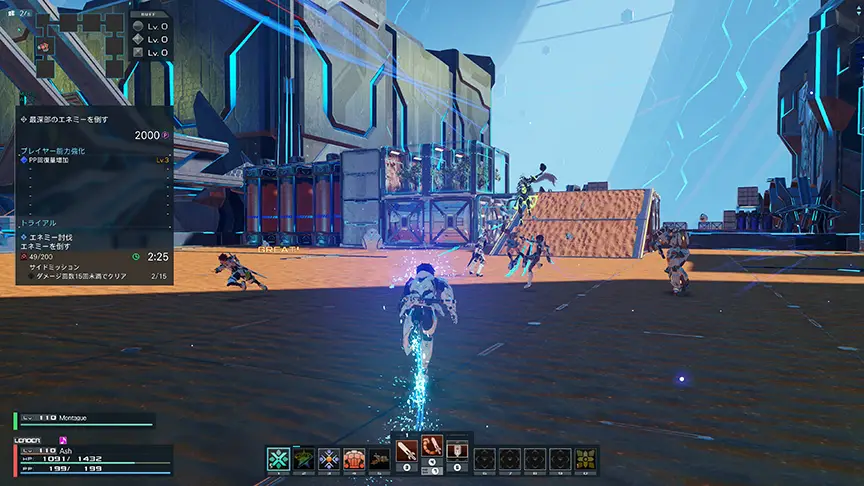
Task: Activate the green star skill slot
Action: [x=304, y=459]
